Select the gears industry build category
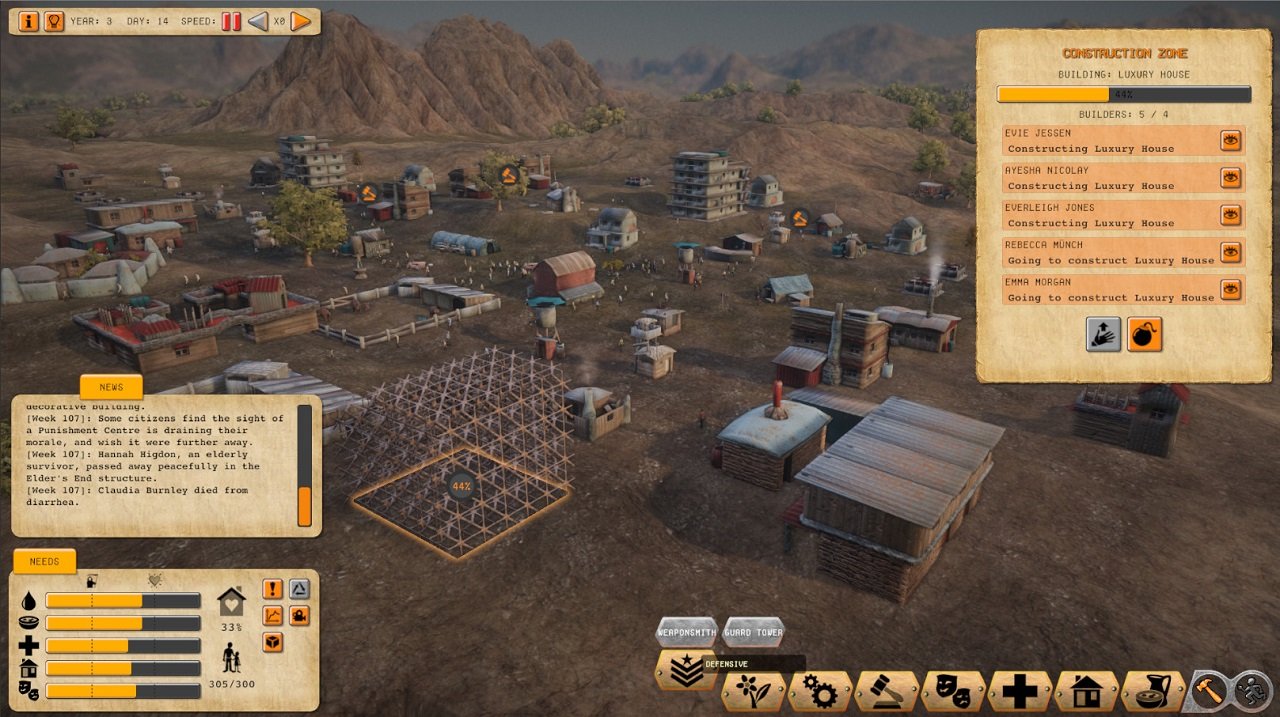 [820, 691]
